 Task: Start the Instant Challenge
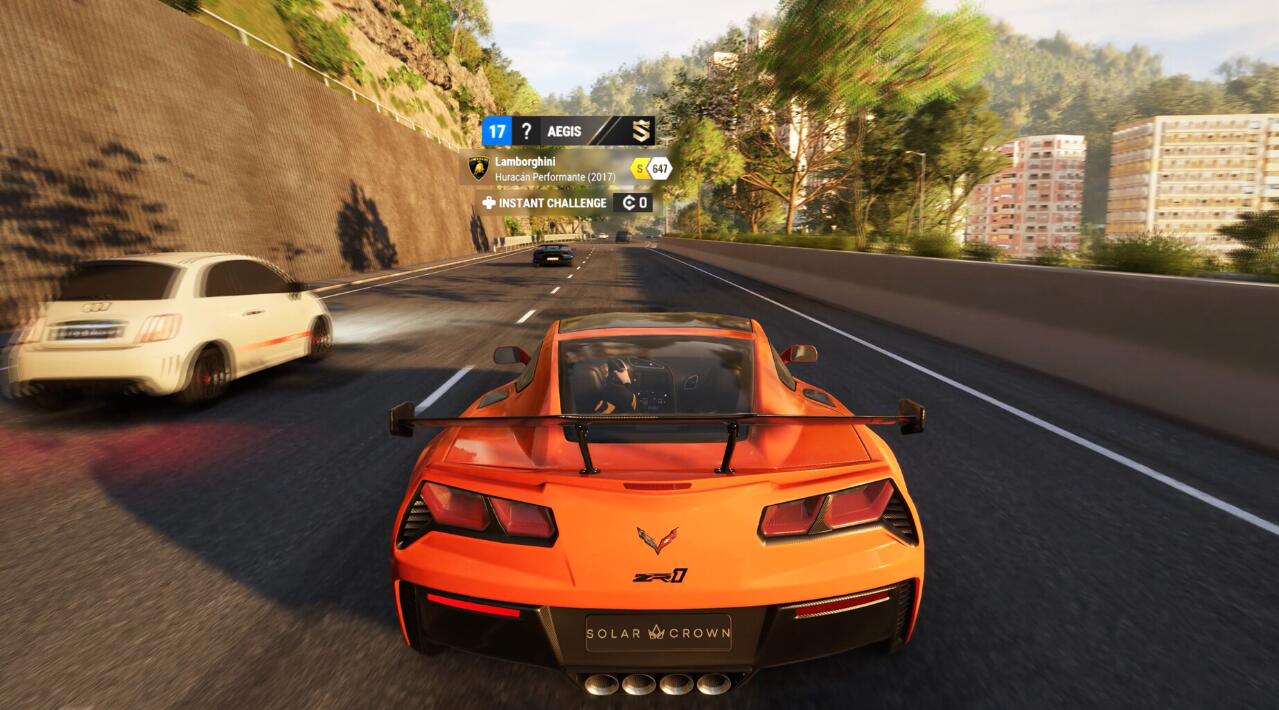click(x=546, y=203)
